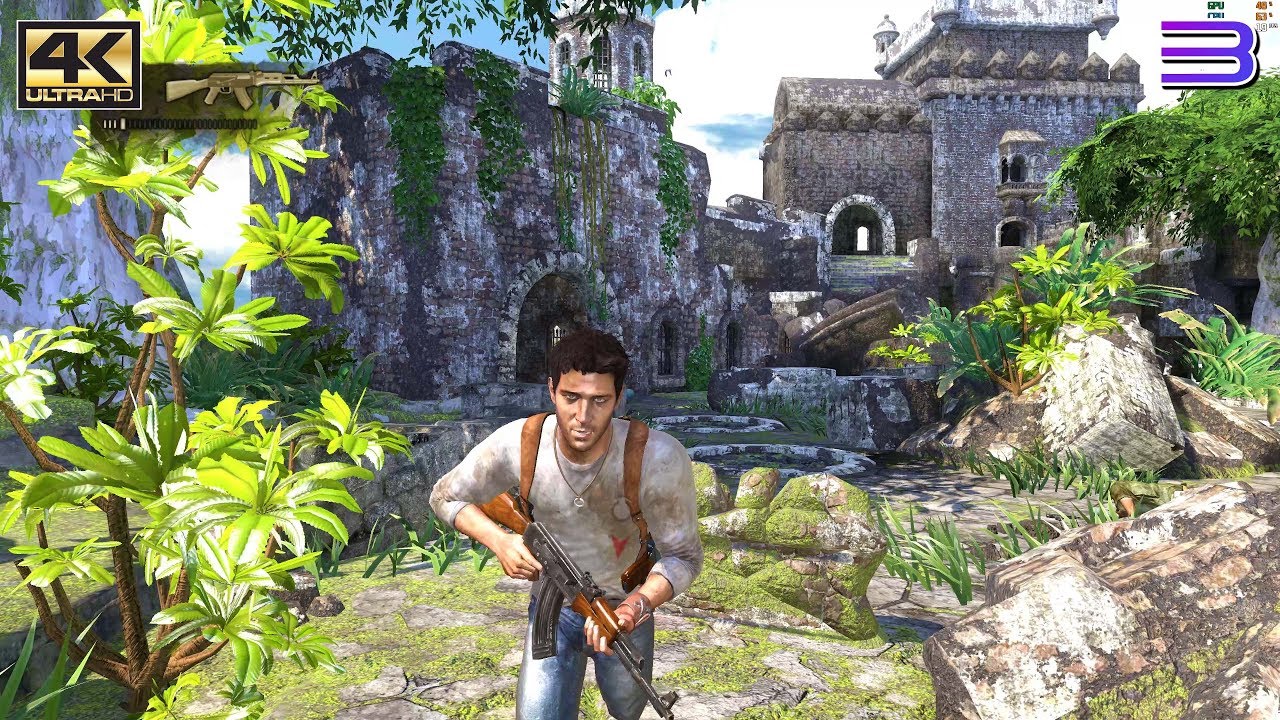1280x720 pixels.
Task: Click the purple 3 channel logo
Action: point(1208,56)
